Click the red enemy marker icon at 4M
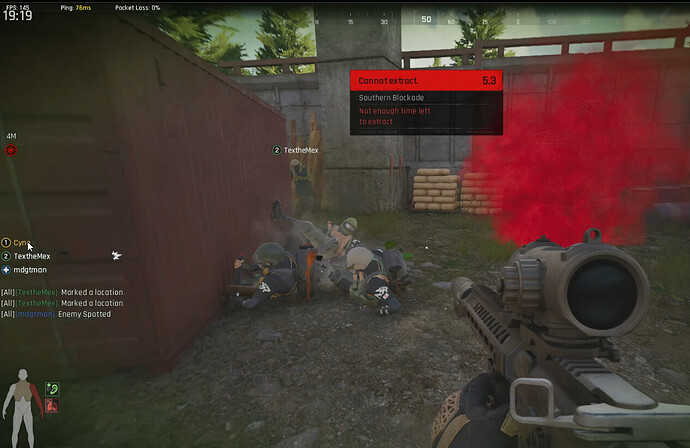 11,150
